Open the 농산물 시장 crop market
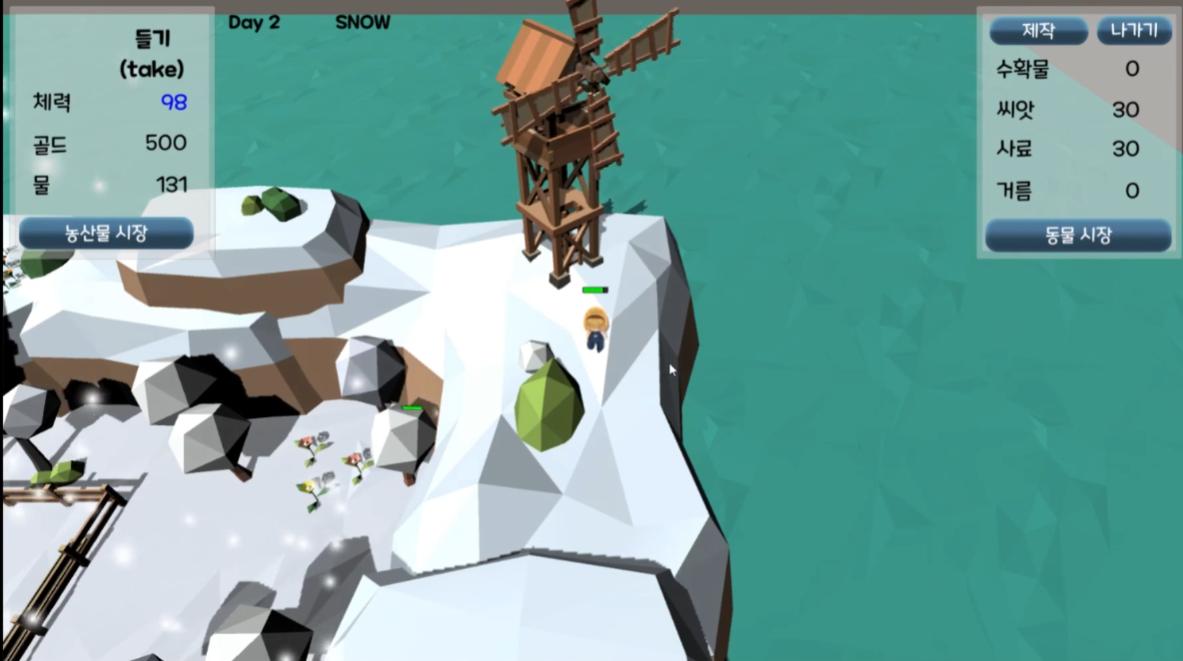The width and height of the screenshot is (1183, 661). point(106,233)
